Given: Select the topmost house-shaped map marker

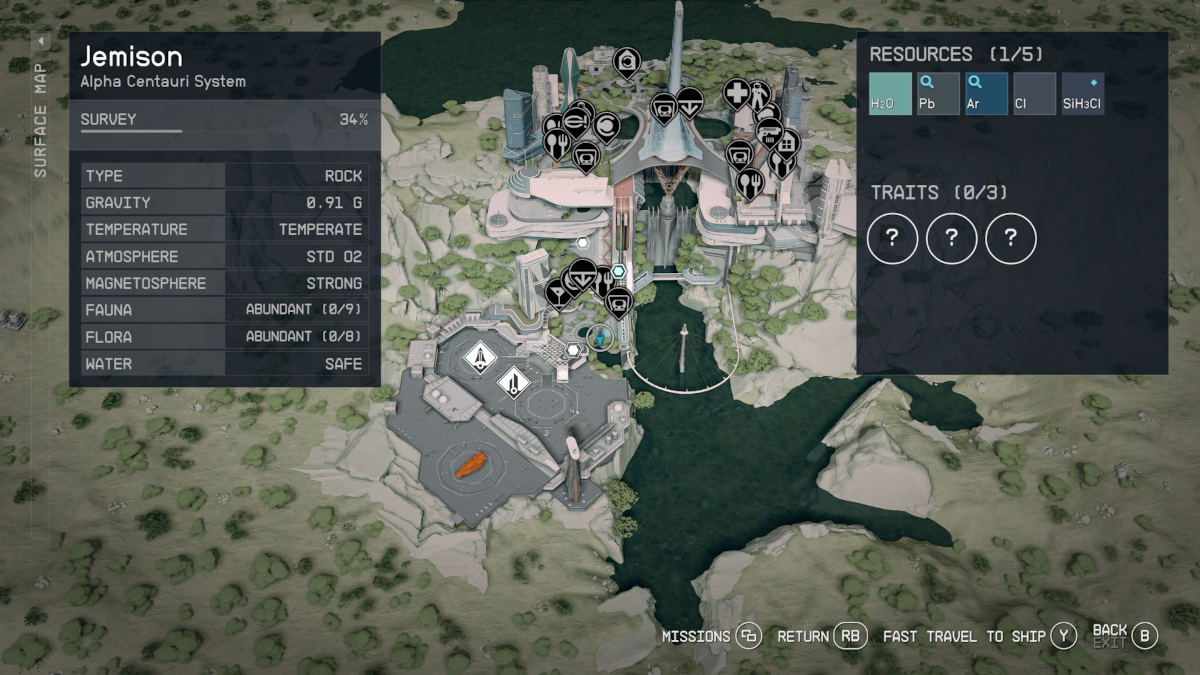Looking at the screenshot, I should 627,62.
